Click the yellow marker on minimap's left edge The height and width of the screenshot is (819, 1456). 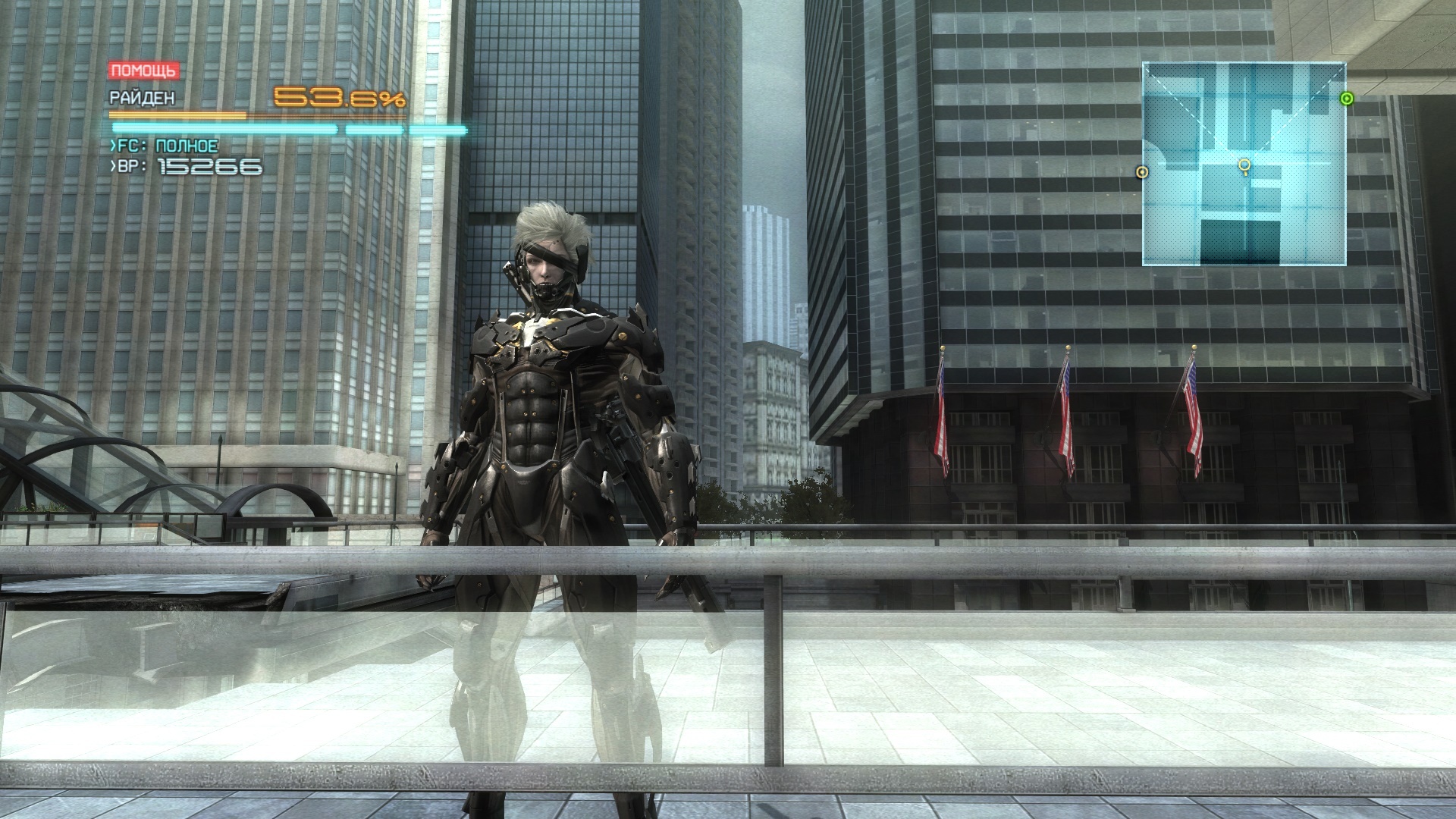click(x=1142, y=172)
